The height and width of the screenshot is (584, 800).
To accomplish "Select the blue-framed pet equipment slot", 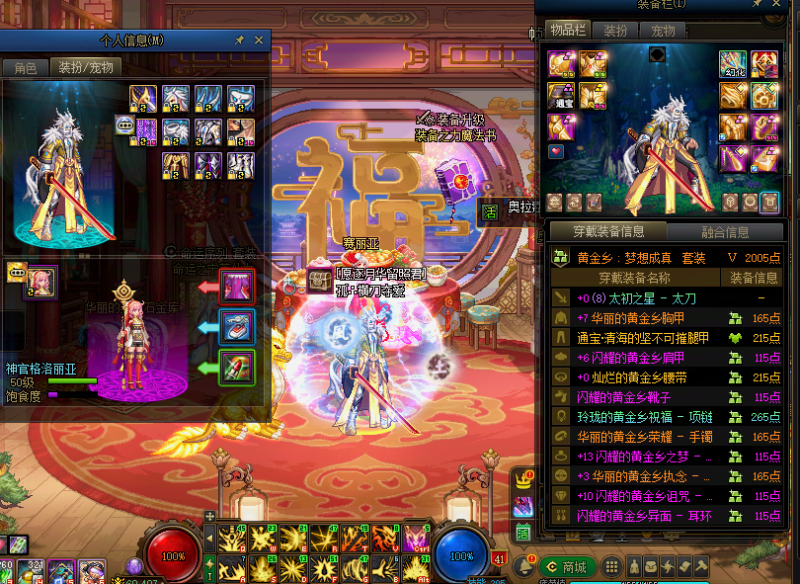I will tap(237, 326).
